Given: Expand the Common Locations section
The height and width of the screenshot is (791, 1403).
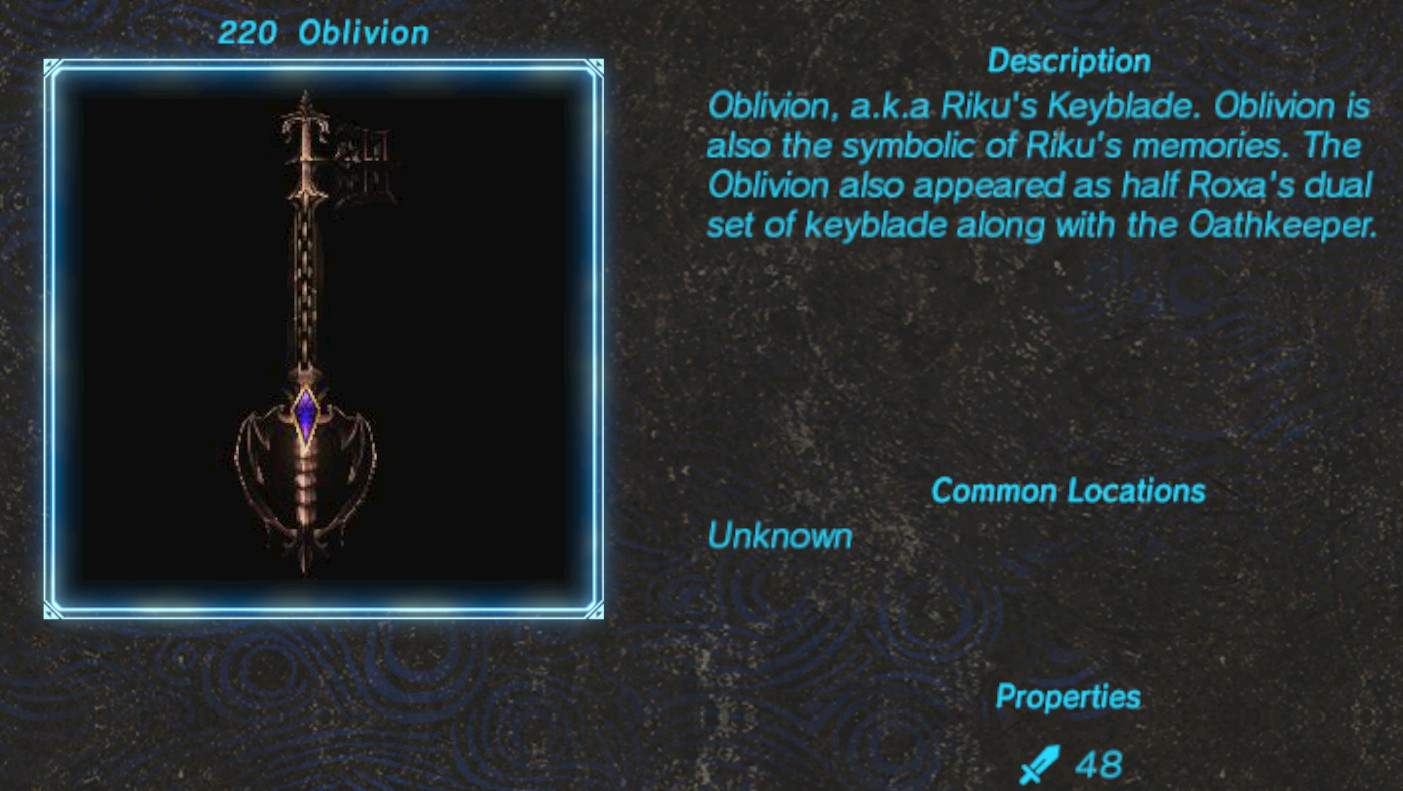Looking at the screenshot, I should [1068, 491].
